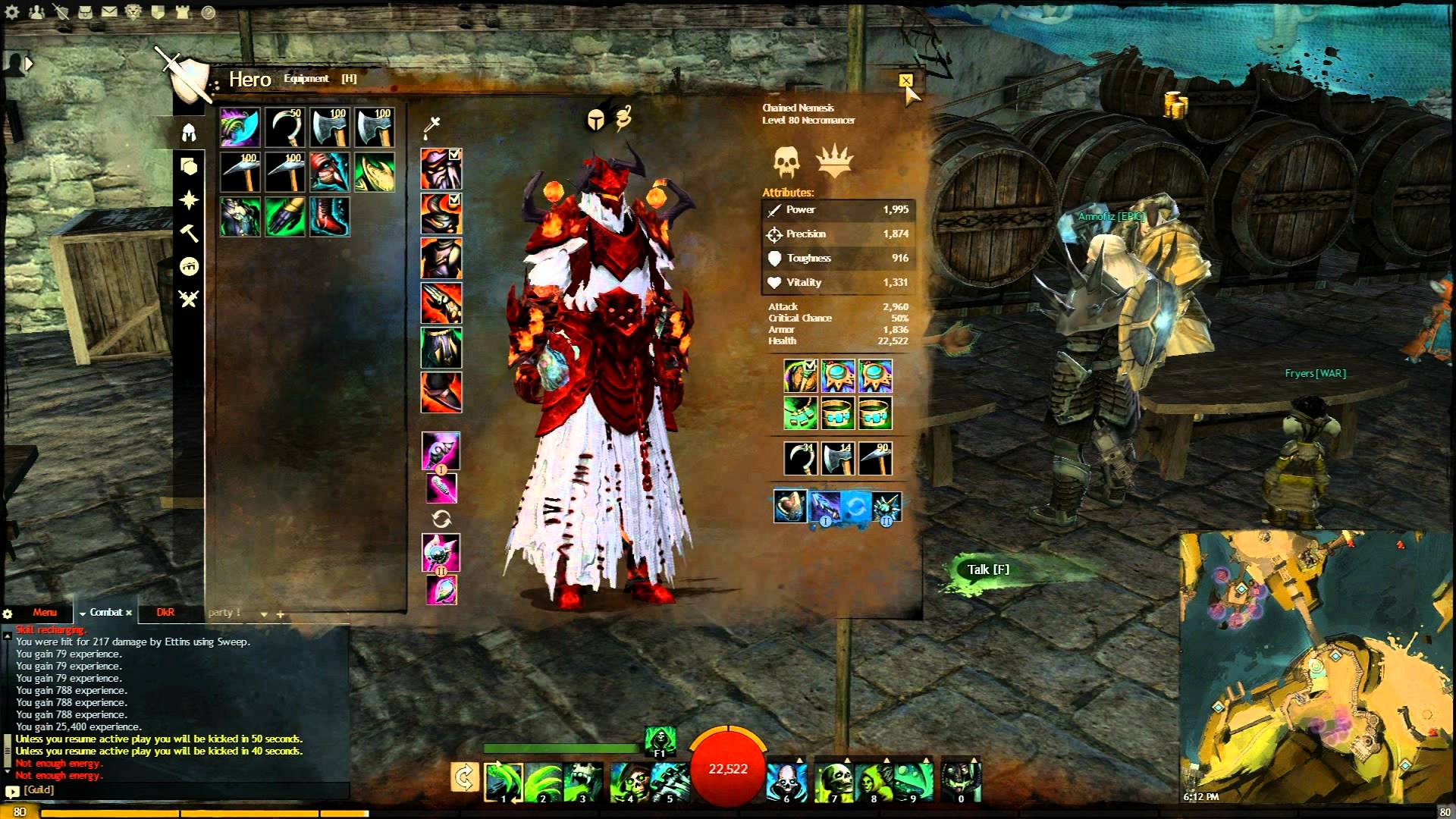This screenshot has width=1456, height=819.
Task: Toggle the helmet display icon above character
Action: (595, 120)
